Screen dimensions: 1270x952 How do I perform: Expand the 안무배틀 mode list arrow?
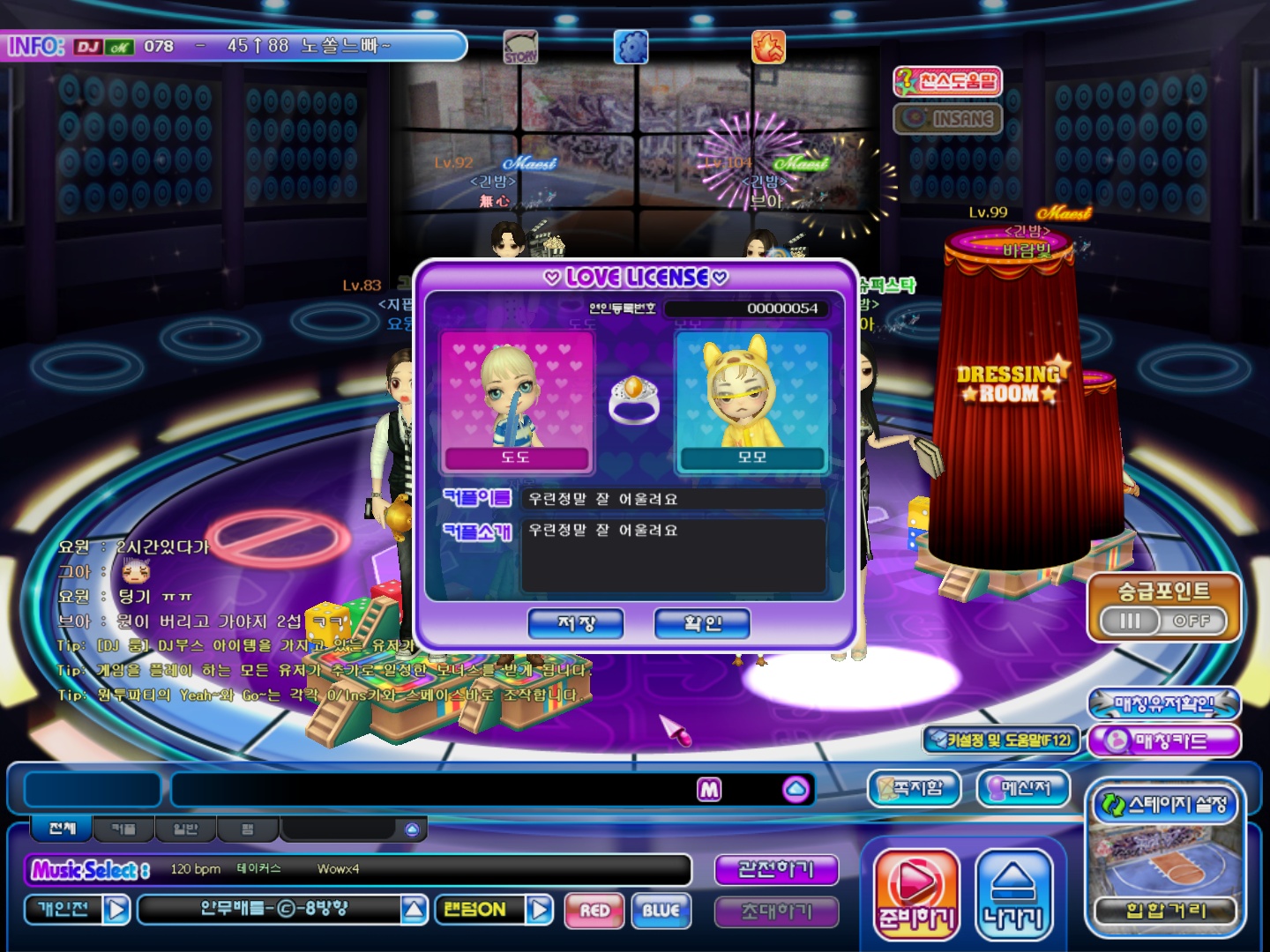(x=415, y=910)
